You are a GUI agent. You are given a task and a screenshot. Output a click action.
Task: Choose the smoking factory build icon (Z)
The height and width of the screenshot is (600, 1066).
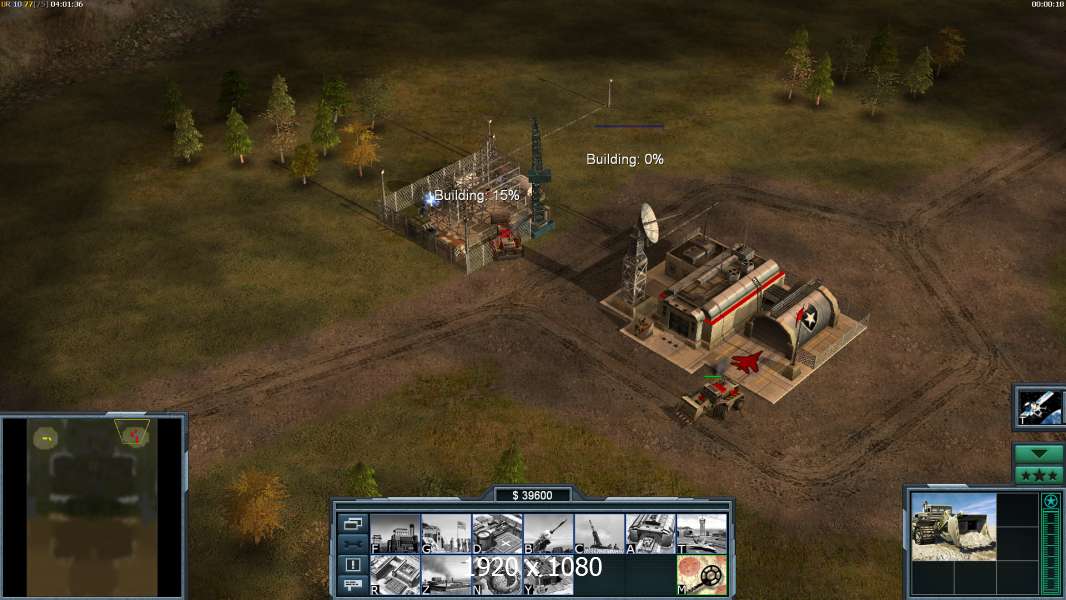tap(446, 575)
